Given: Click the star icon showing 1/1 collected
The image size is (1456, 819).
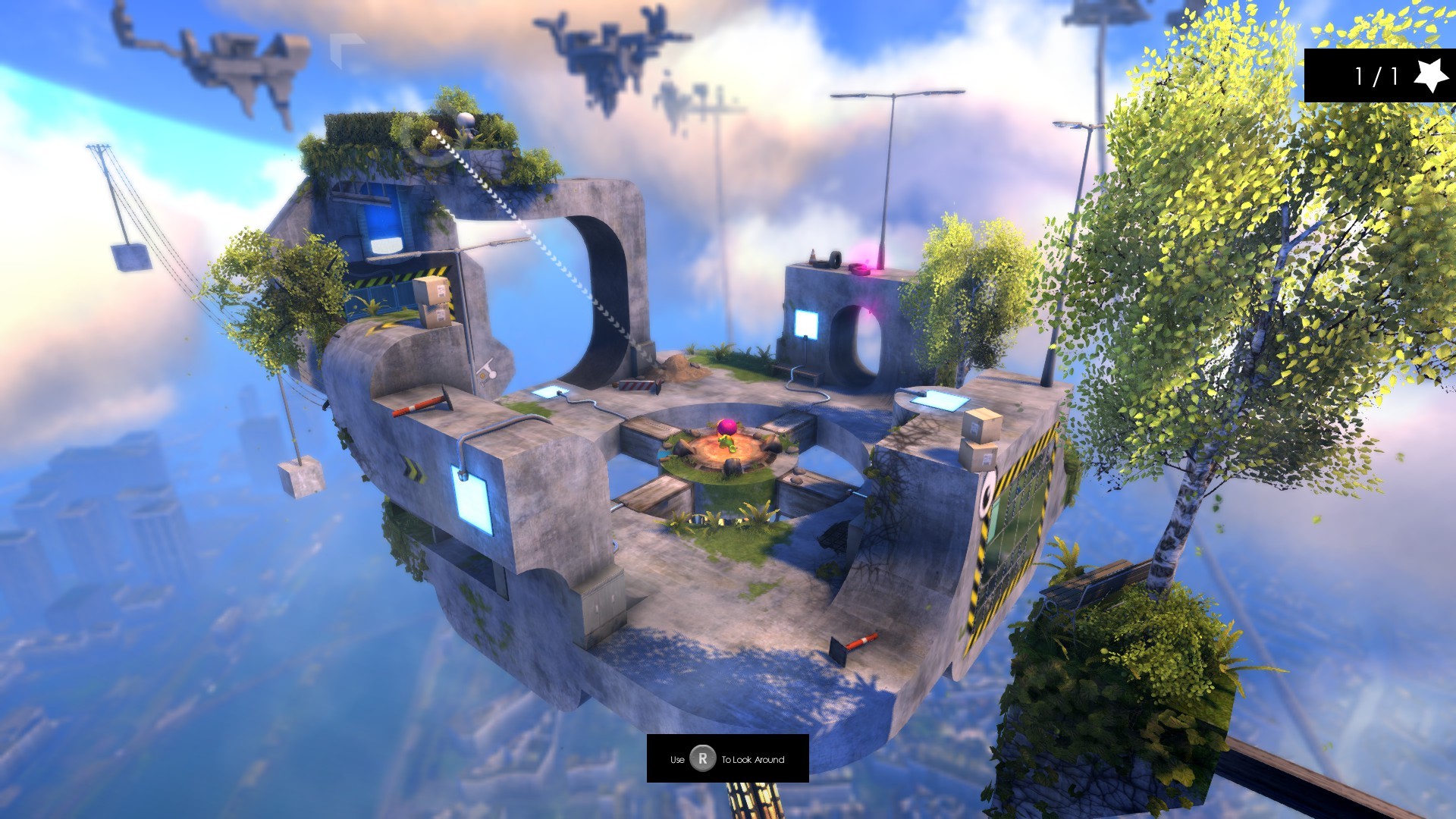Looking at the screenshot, I should pyautogui.click(x=1429, y=74).
